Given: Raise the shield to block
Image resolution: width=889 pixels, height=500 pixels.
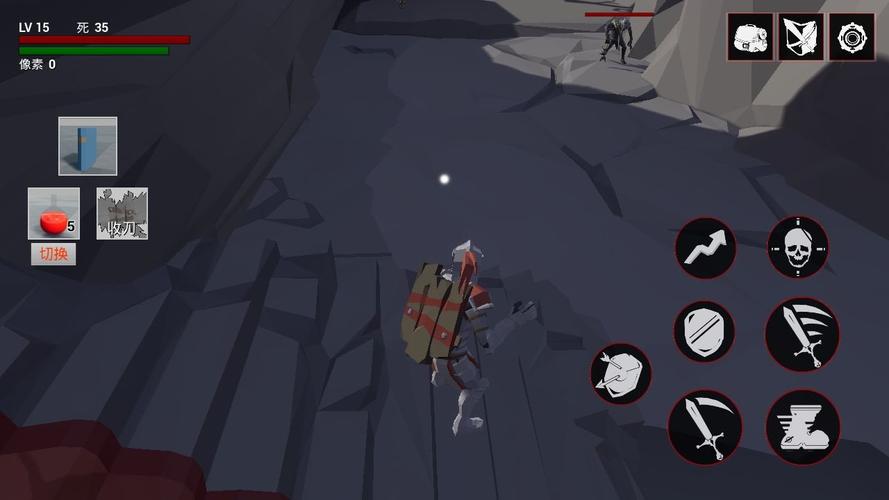Looking at the screenshot, I should point(704,332).
